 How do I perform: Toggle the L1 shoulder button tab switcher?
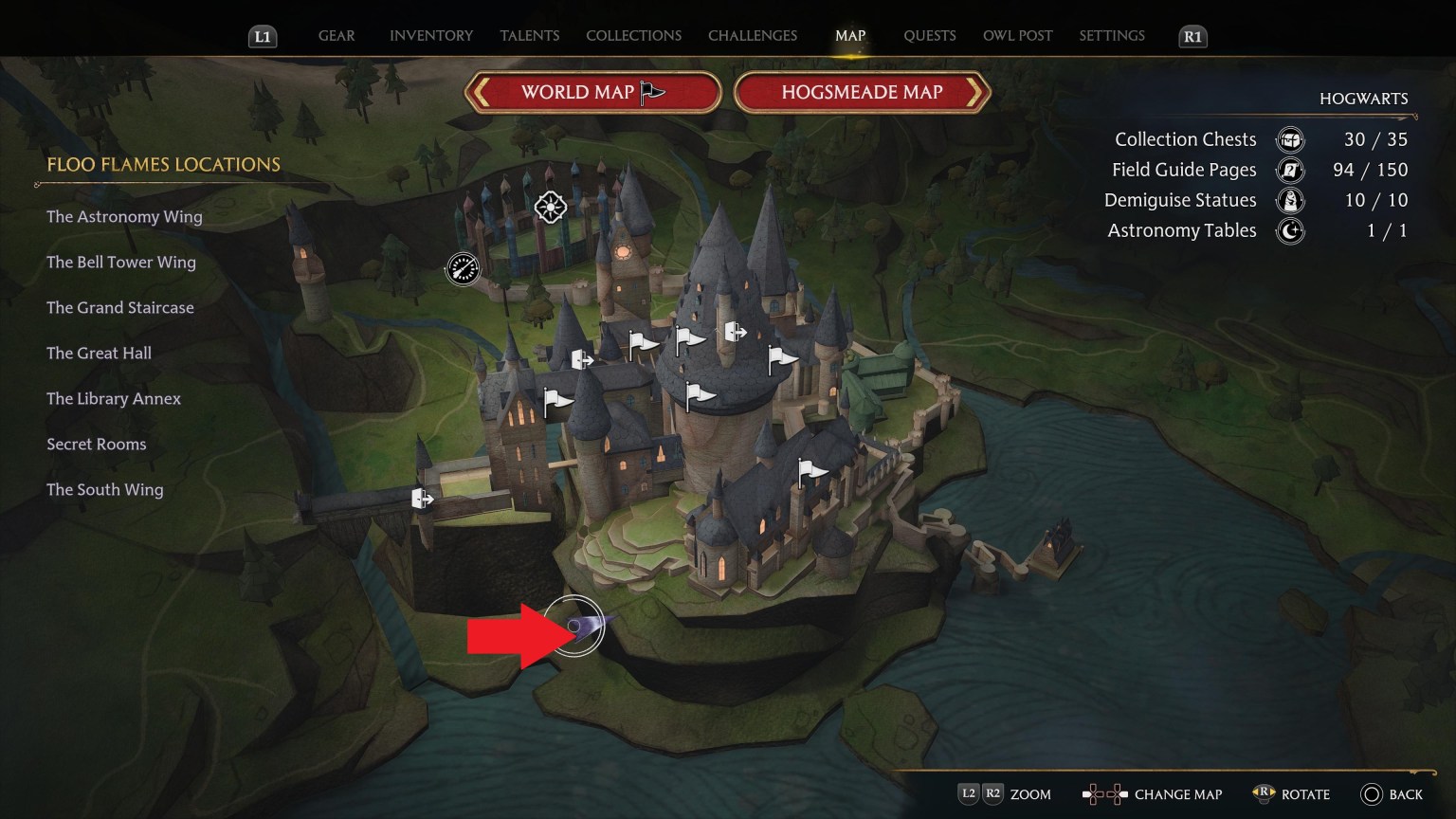(x=263, y=37)
